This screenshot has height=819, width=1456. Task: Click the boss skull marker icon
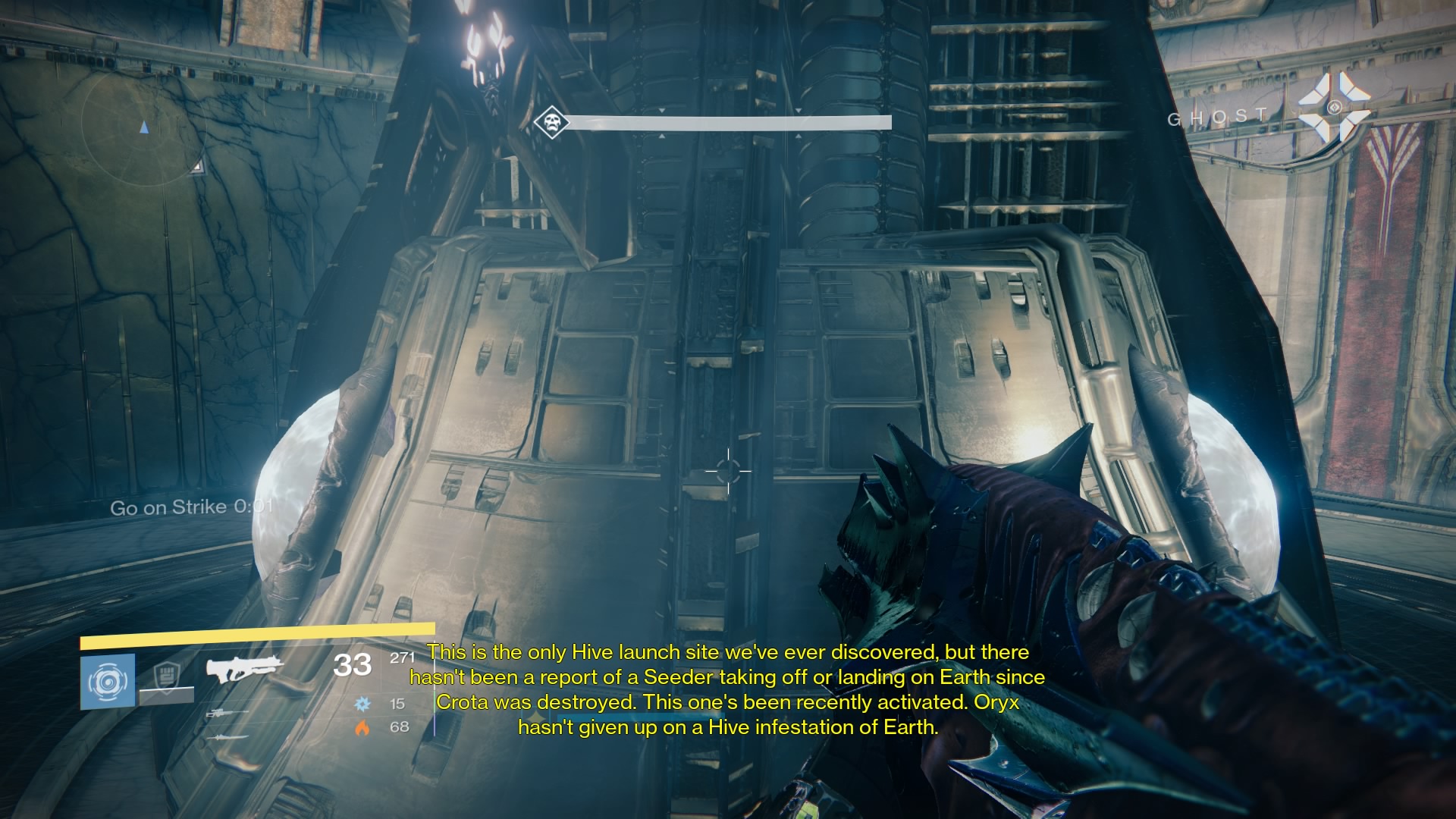click(551, 121)
